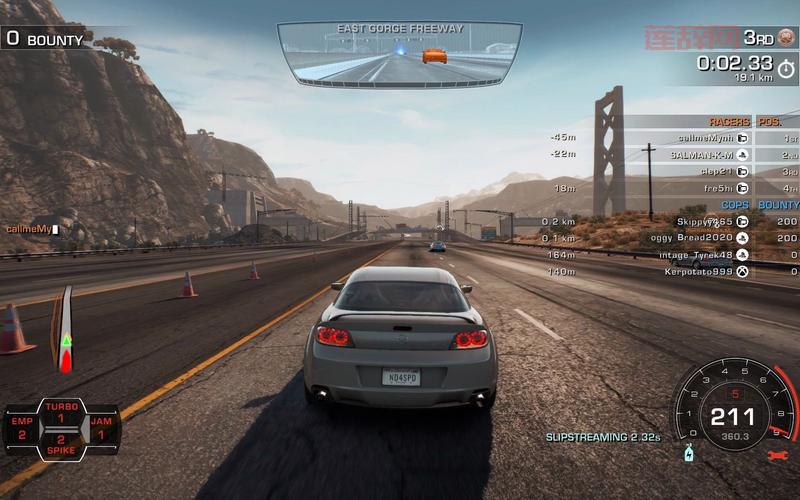Click the track progress position bar

(66, 330)
